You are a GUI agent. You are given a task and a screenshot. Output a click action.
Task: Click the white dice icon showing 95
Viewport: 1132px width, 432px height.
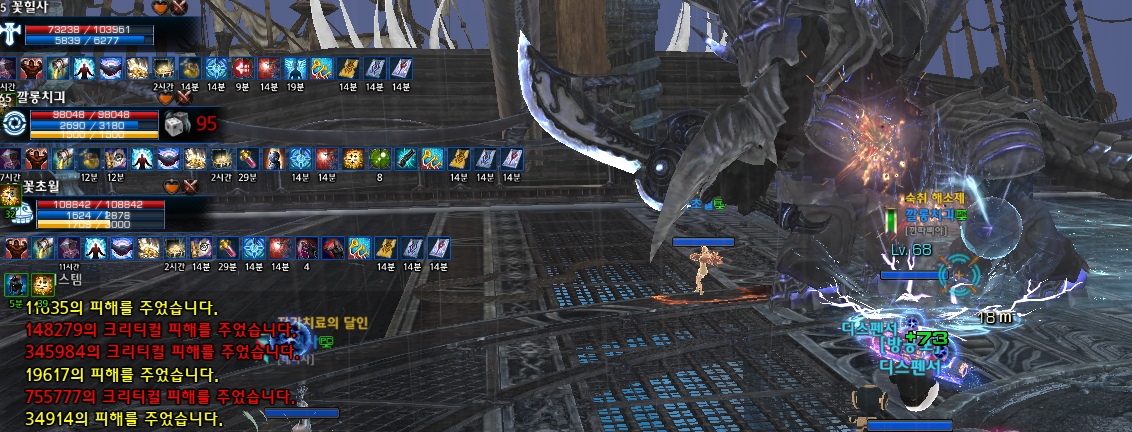click(175, 123)
